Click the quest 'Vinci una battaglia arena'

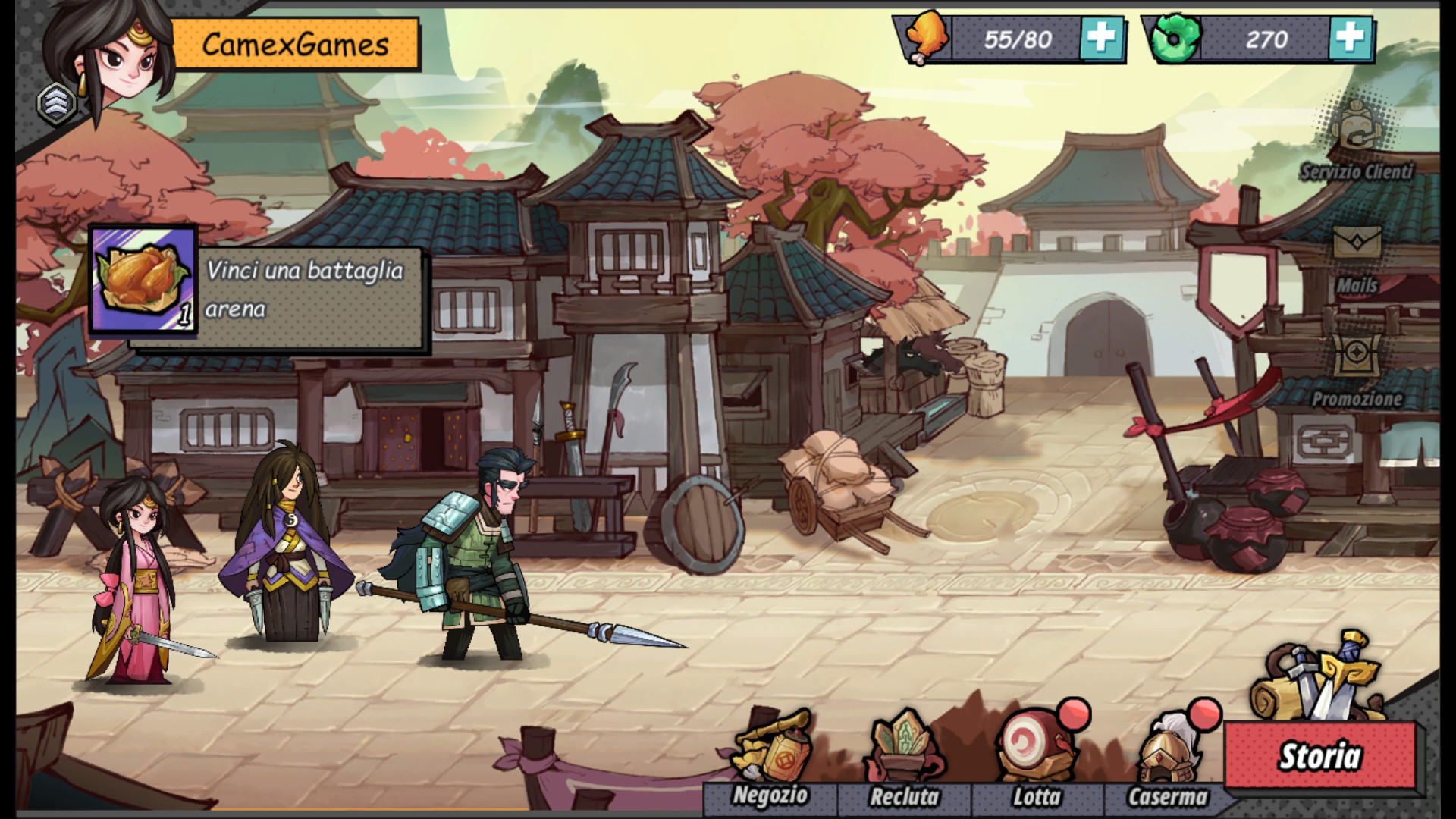307,292
